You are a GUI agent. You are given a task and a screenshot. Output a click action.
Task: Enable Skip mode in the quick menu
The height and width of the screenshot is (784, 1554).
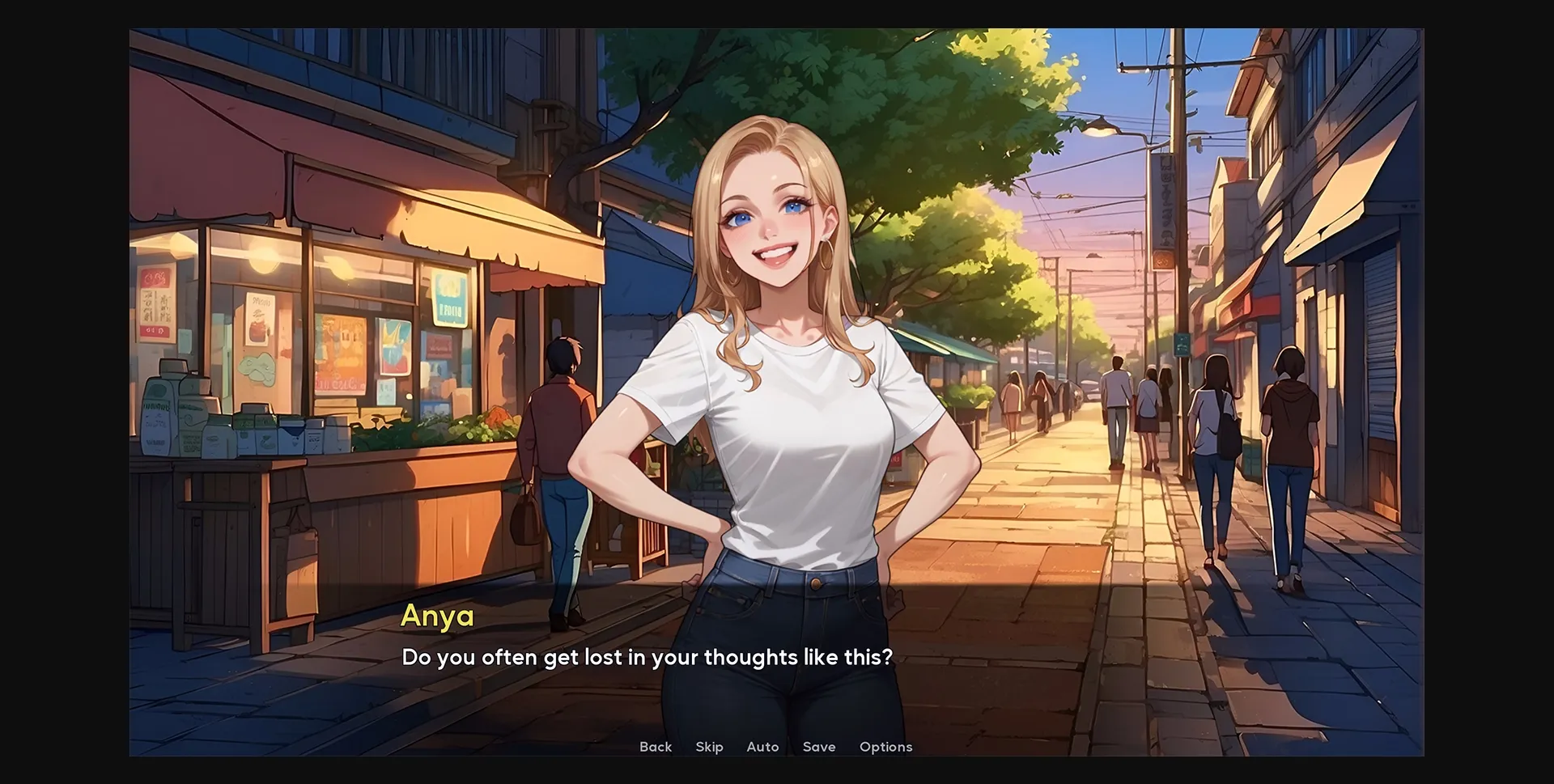pos(709,747)
